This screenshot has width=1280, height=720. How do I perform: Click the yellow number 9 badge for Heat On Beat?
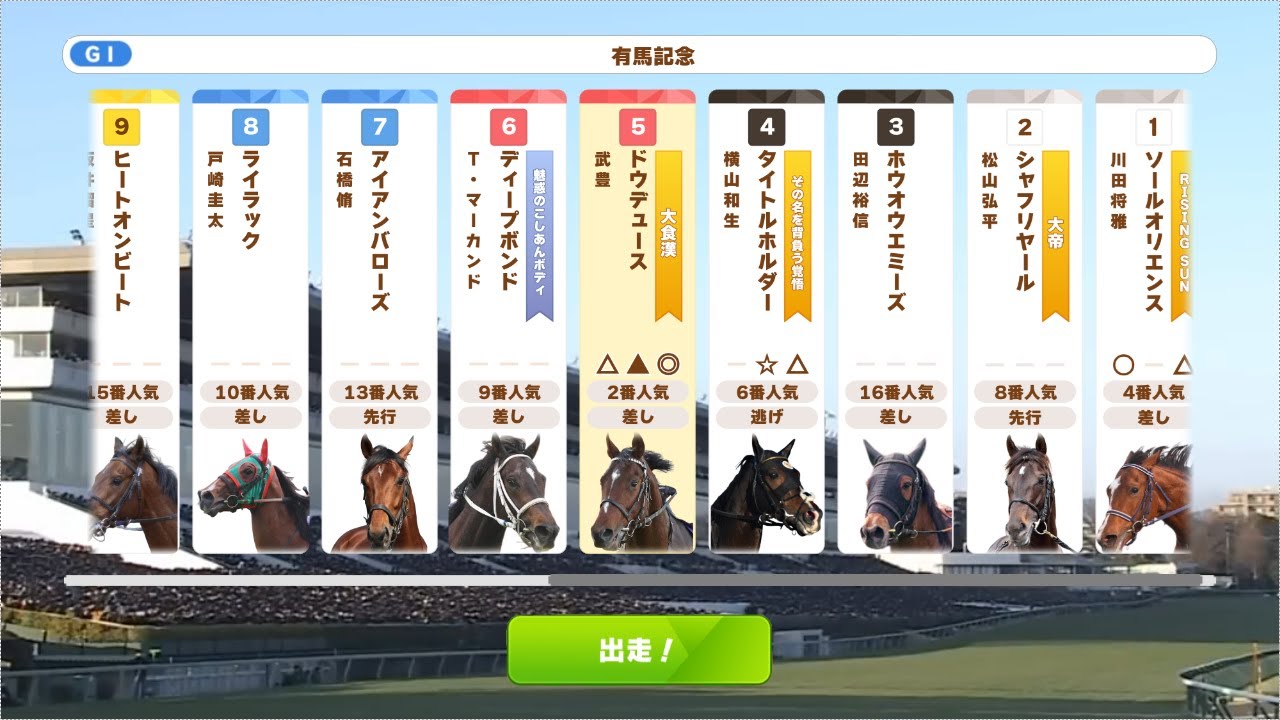tap(124, 127)
